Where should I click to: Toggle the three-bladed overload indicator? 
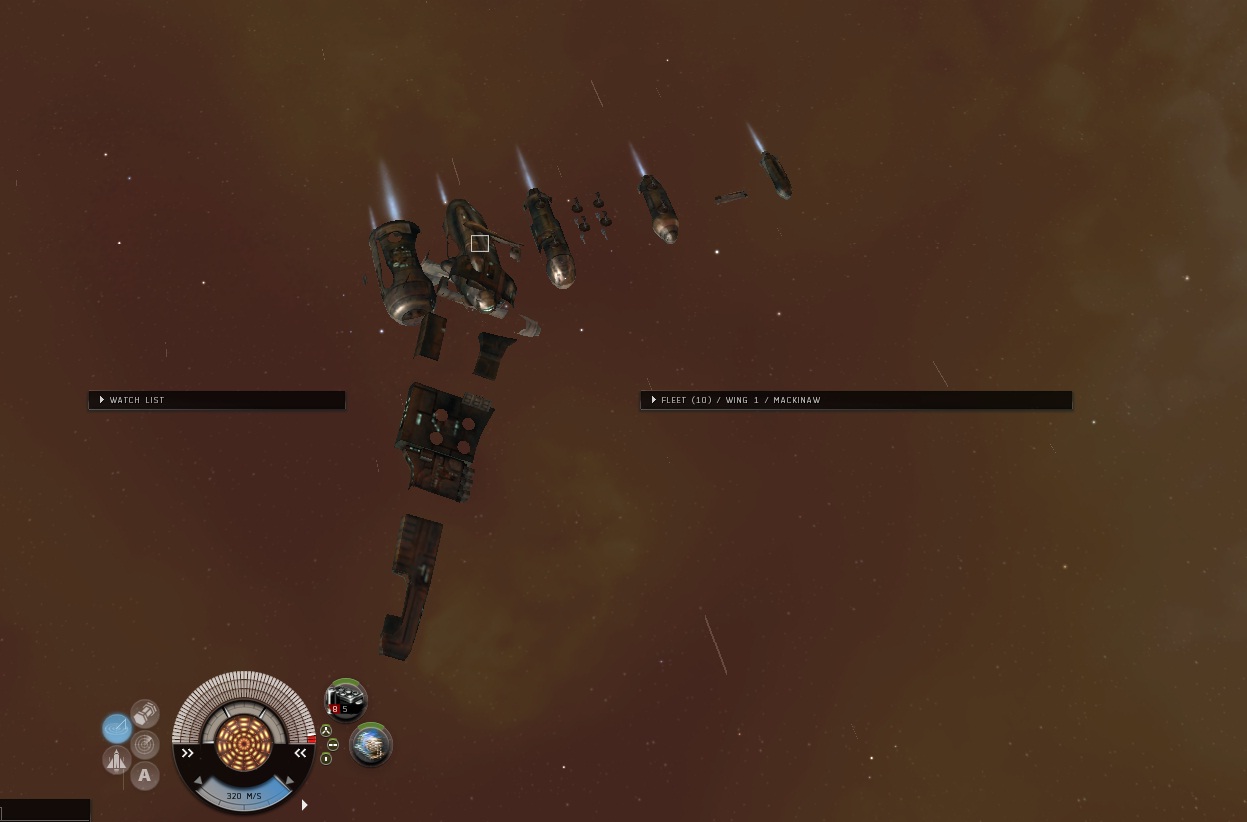(326, 730)
